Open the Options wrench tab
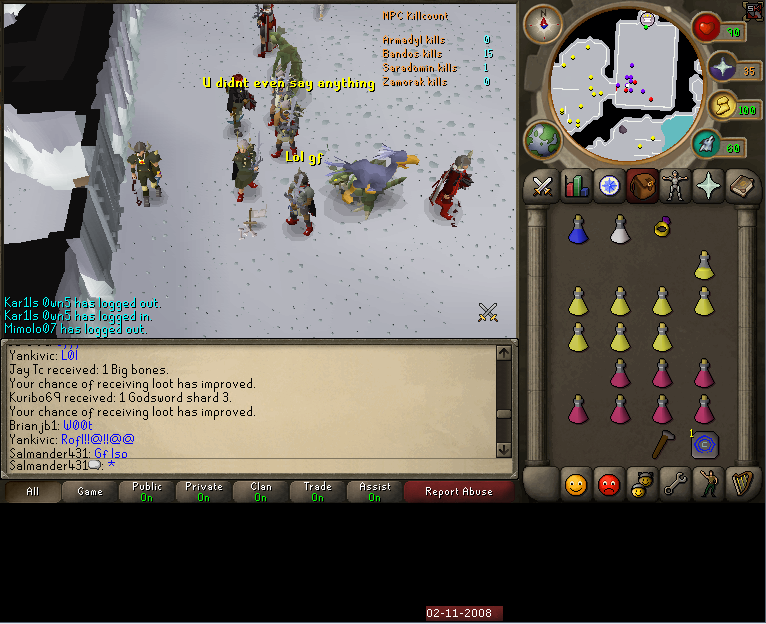This screenshot has width=766, height=624. point(676,485)
